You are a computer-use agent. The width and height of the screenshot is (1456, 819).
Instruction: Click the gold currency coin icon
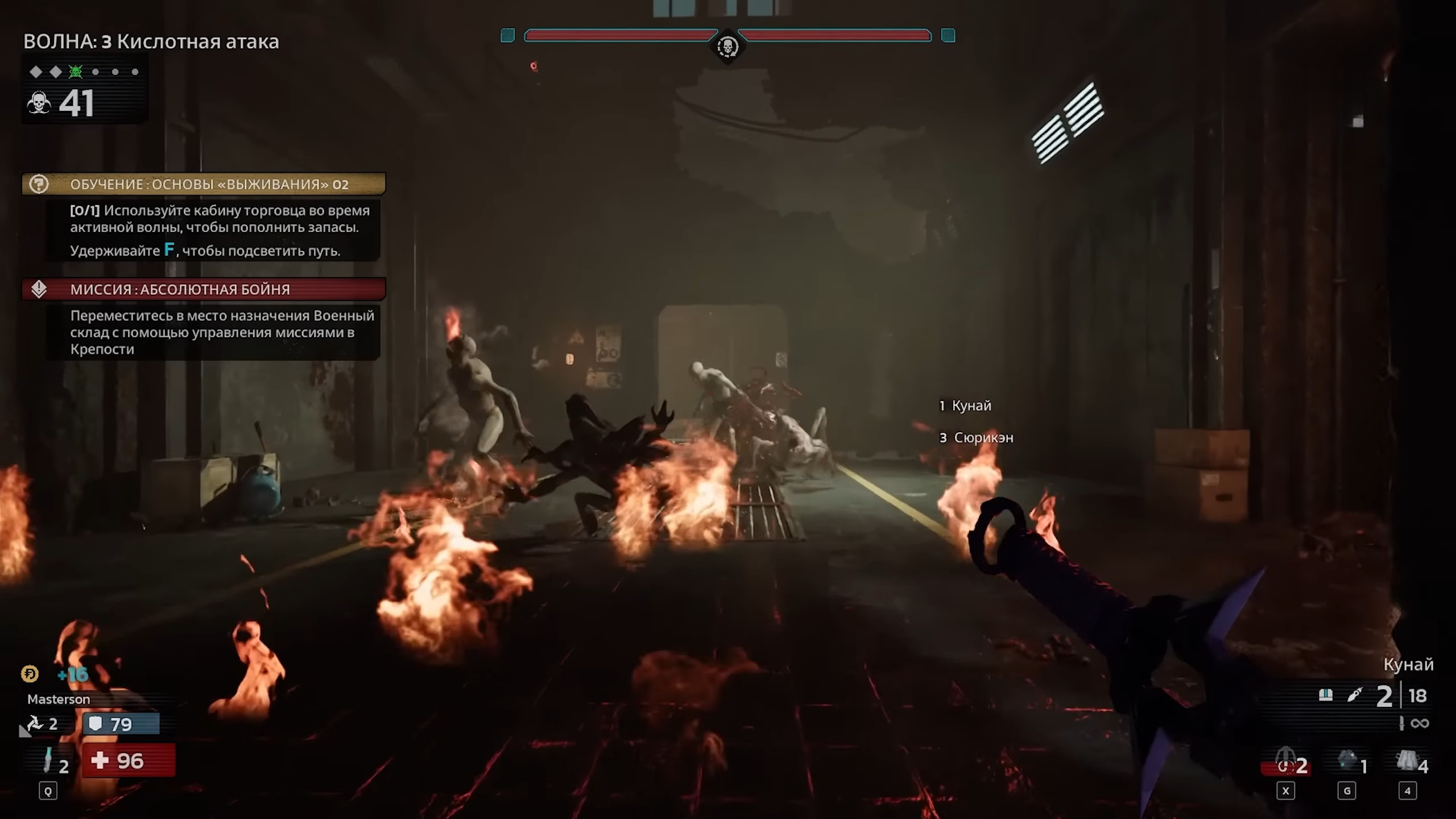point(30,674)
